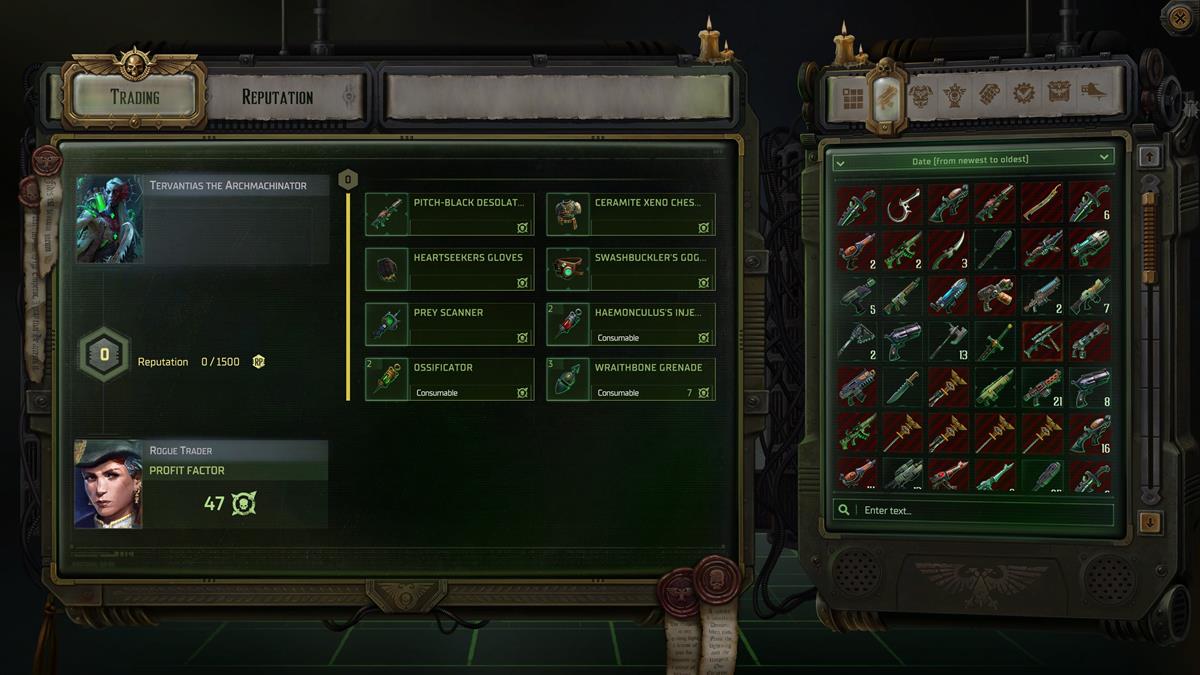This screenshot has width=1200, height=675.
Task: Switch to the armor filter tab
Action: pyautogui.click(x=920, y=96)
